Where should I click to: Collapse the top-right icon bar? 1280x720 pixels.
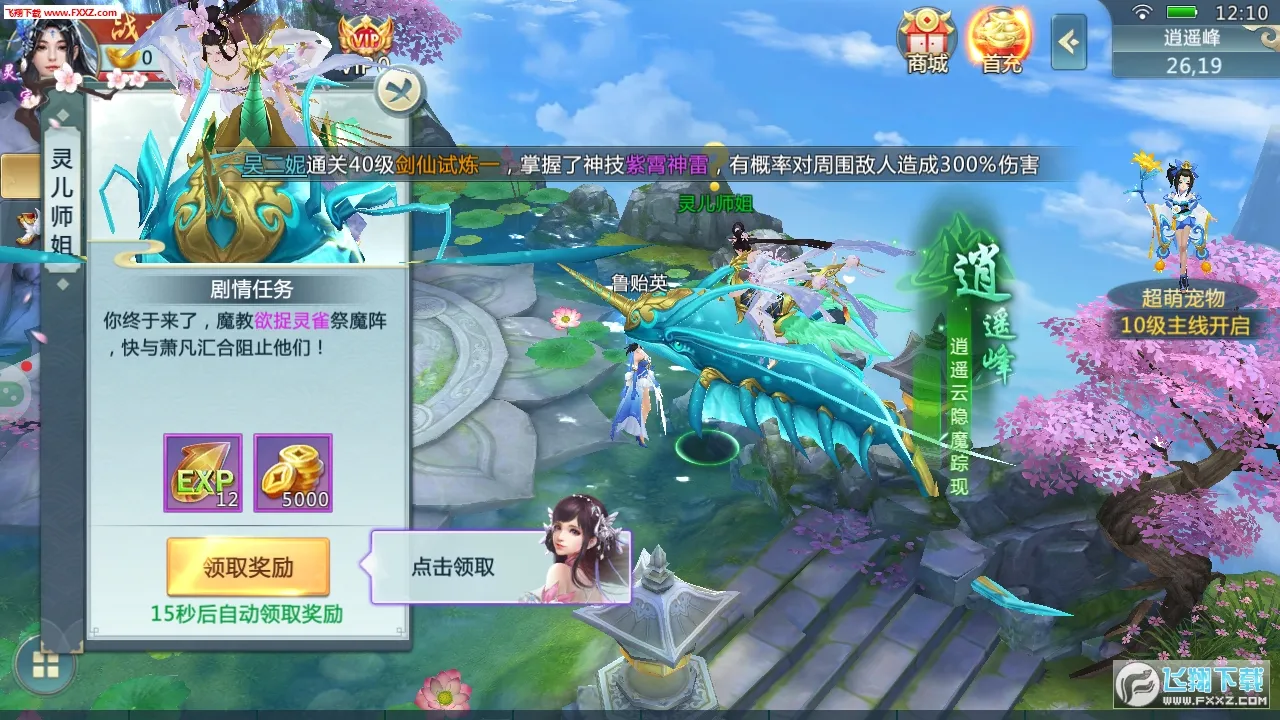click(x=1070, y=43)
